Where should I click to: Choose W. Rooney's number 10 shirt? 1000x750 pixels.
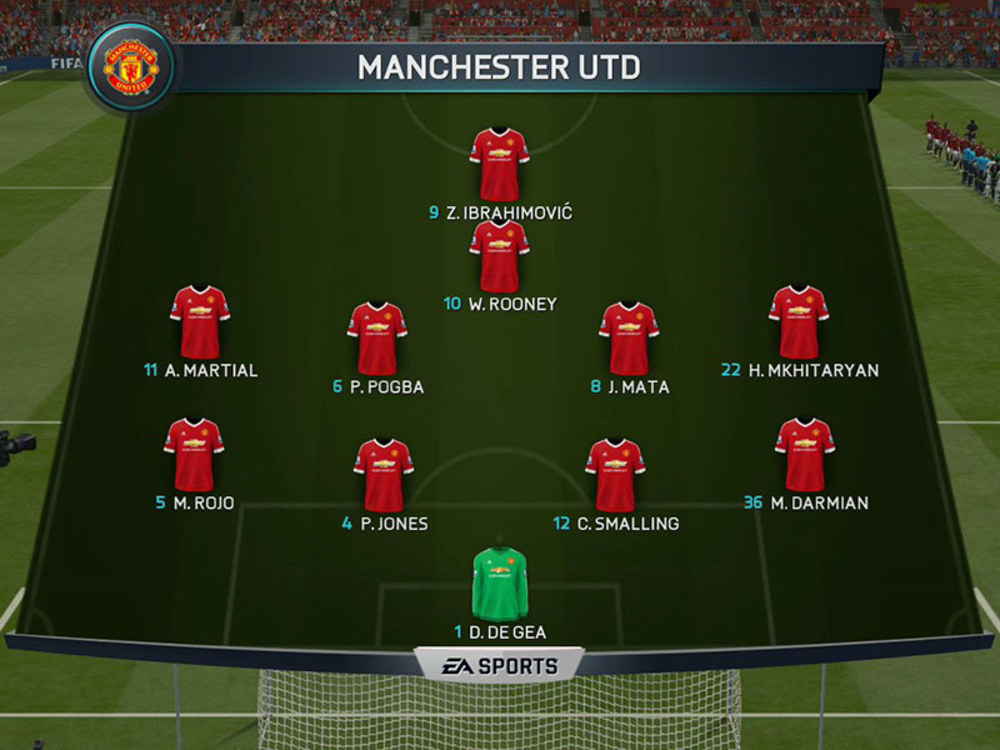pyautogui.click(x=499, y=256)
